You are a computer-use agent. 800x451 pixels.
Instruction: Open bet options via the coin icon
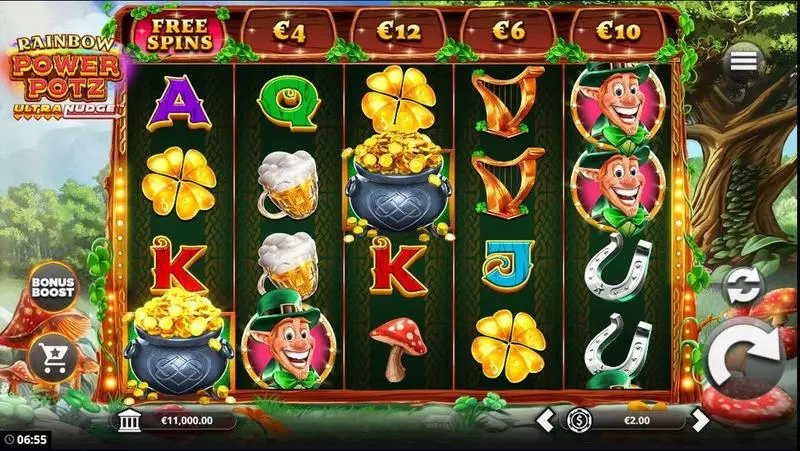tap(577, 420)
